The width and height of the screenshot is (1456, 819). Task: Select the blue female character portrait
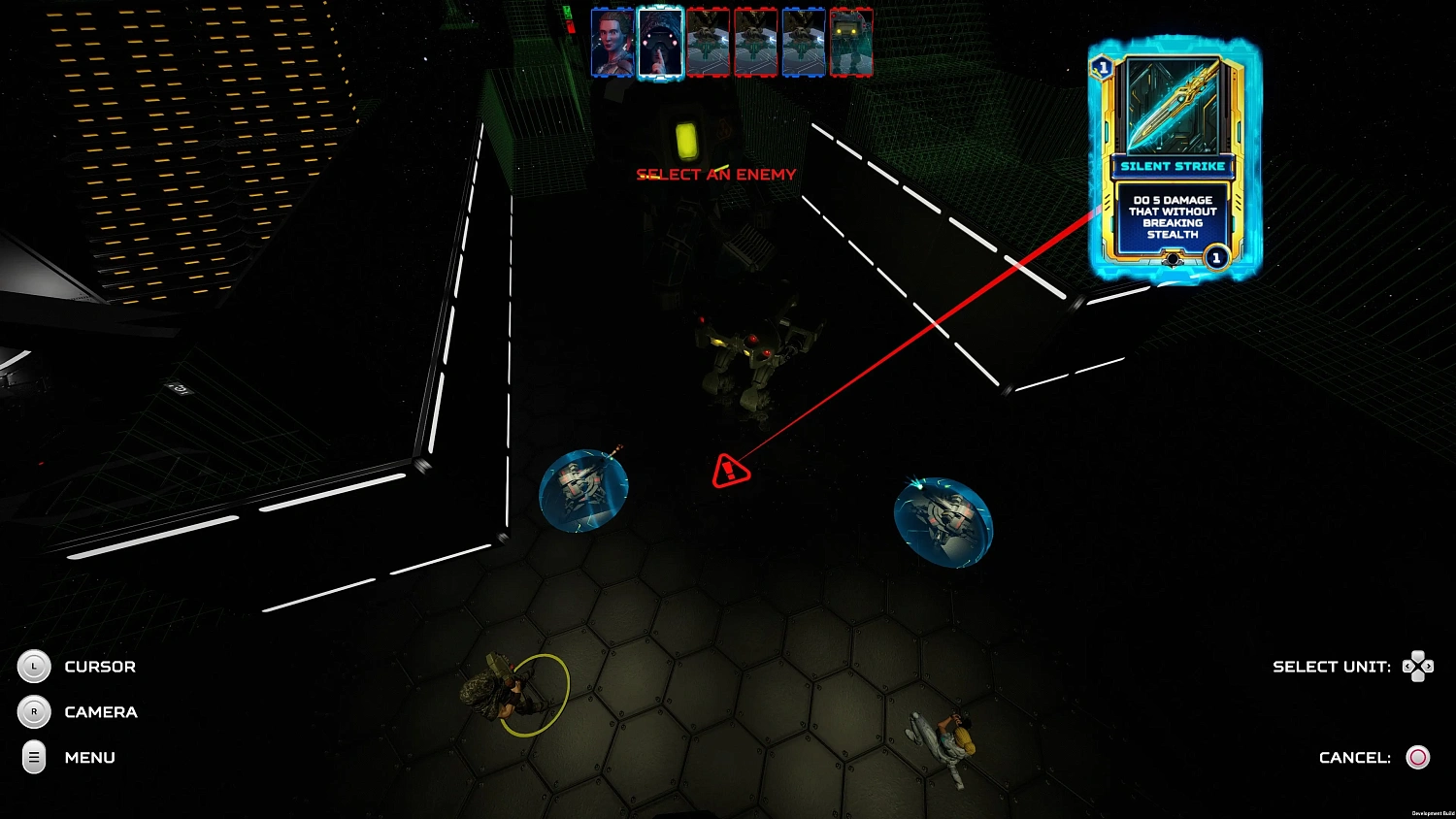[x=613, y=41]
